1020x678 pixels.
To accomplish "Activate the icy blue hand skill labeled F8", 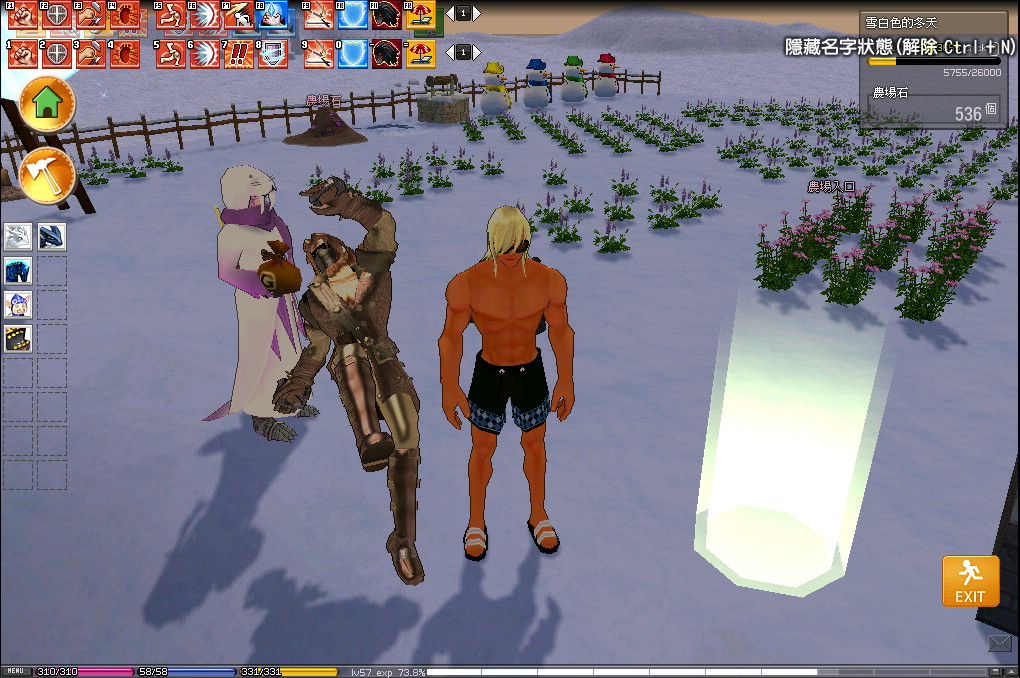I will click(x=274, y=15).
